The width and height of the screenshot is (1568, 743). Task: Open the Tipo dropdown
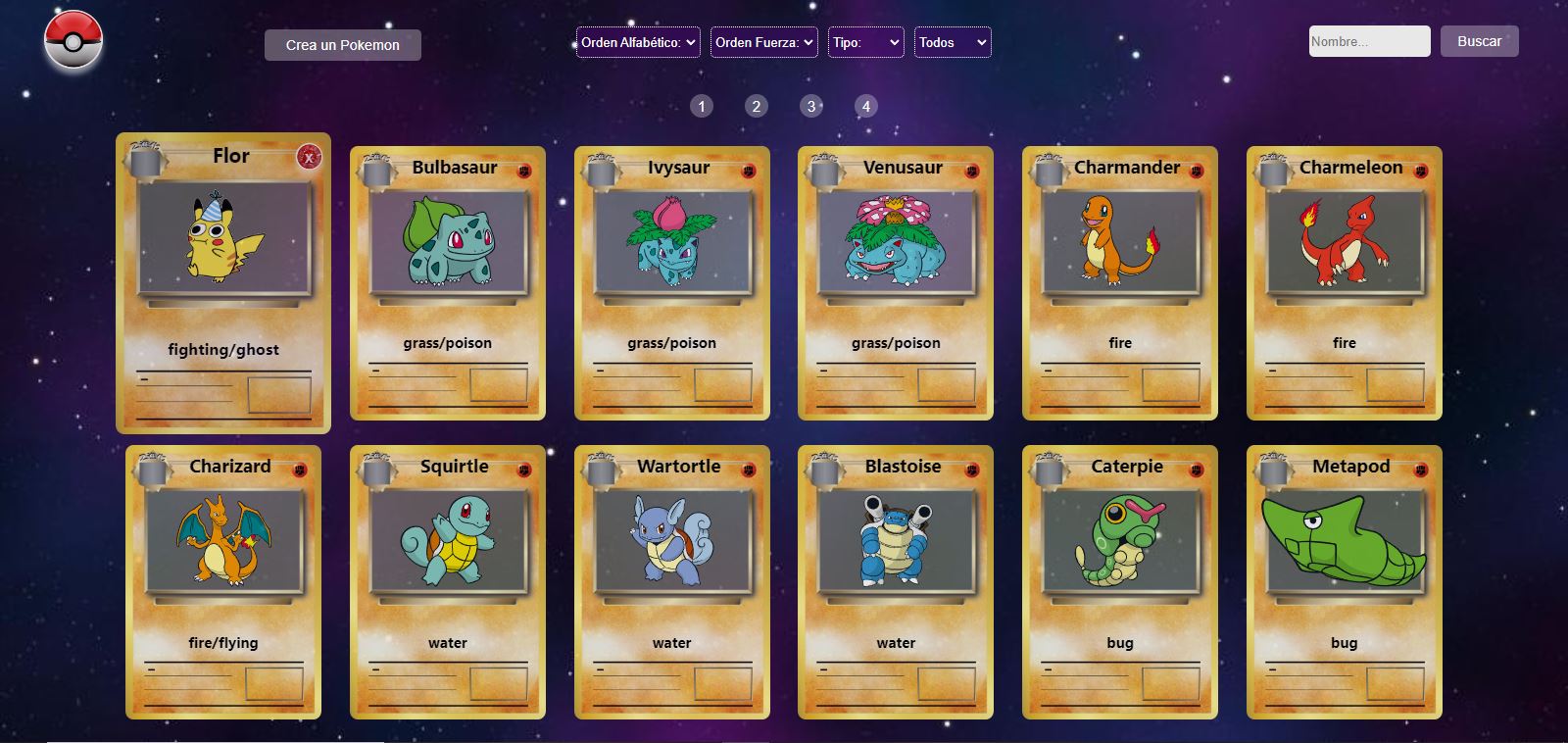click(x=865, y=42)
